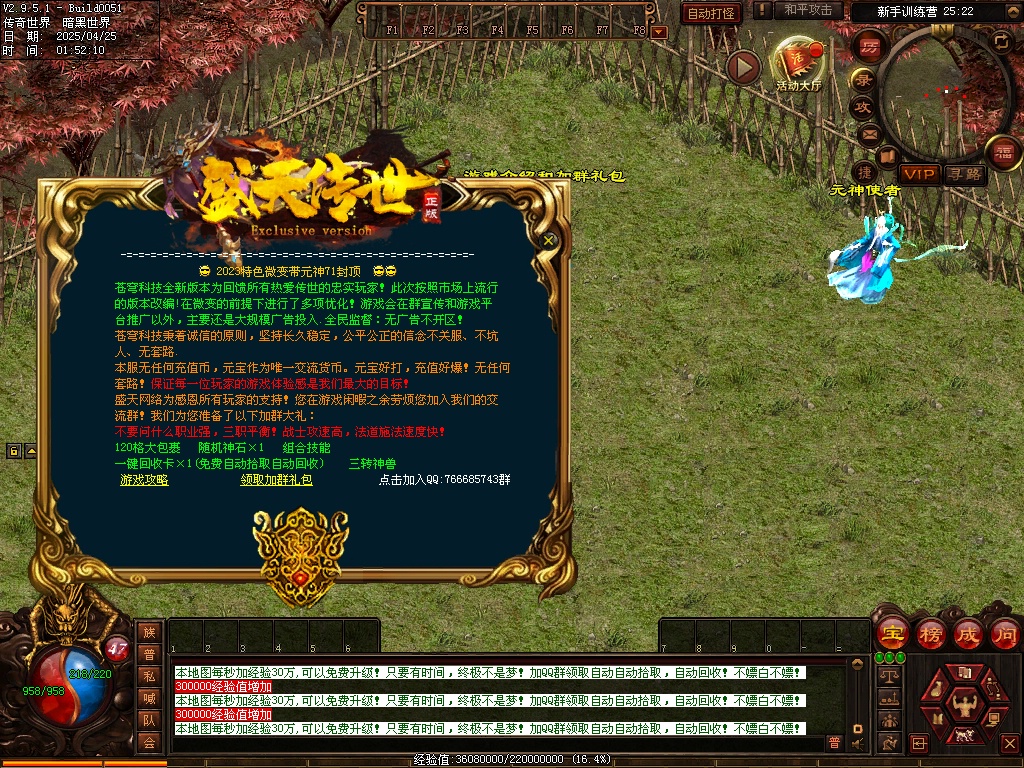The height and width of the screenshot is (768, 1024).
Task: Open the 成 achievements button
Action: click(968, 634)
